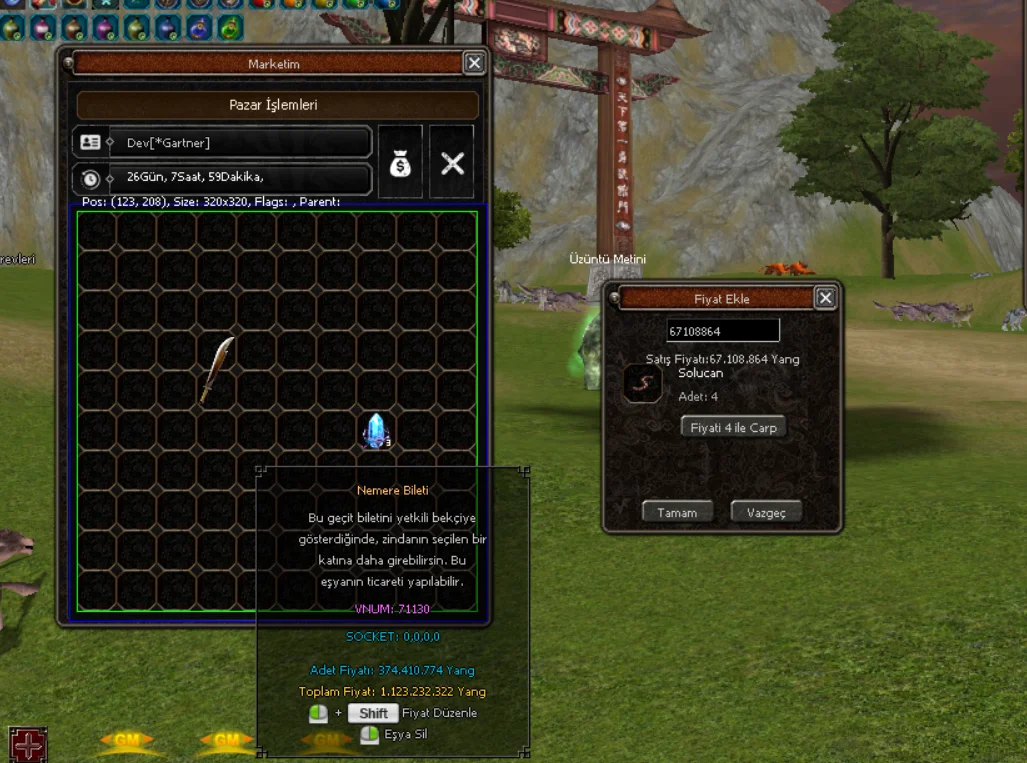The width and height of the screenshot is (1027, 763).
Task: Multiply price with Fiyatı 4 ile Çarp
Action: pyautogui.click(x=733, y=427)
